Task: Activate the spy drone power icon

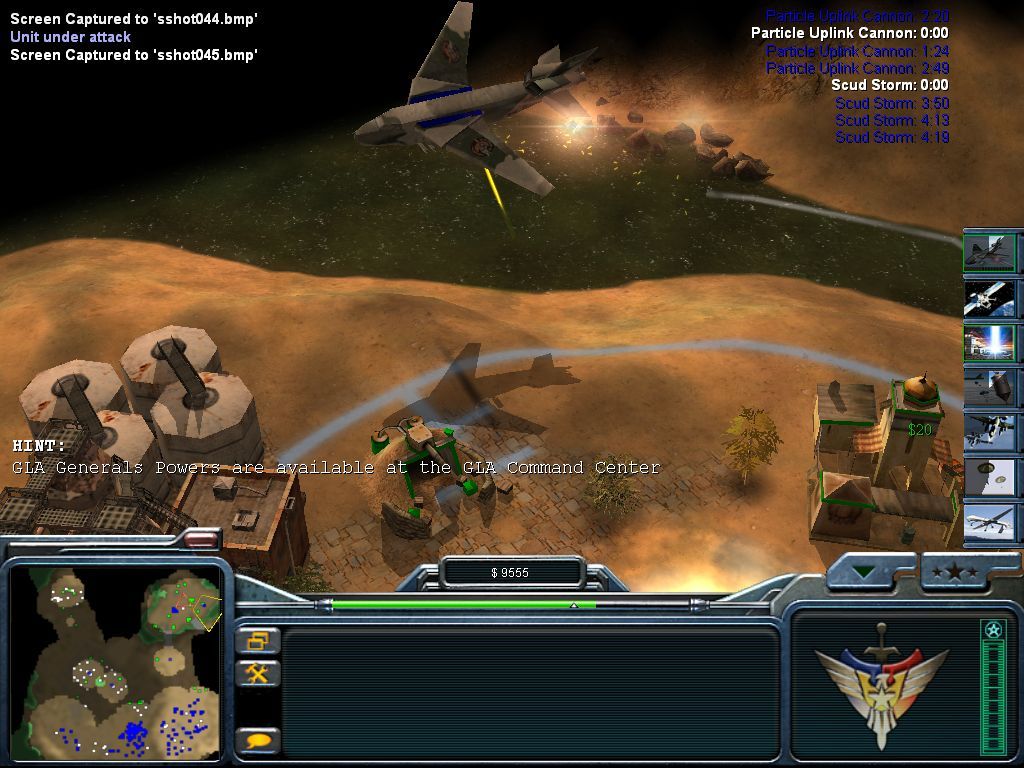Action: tap(990, 523)
